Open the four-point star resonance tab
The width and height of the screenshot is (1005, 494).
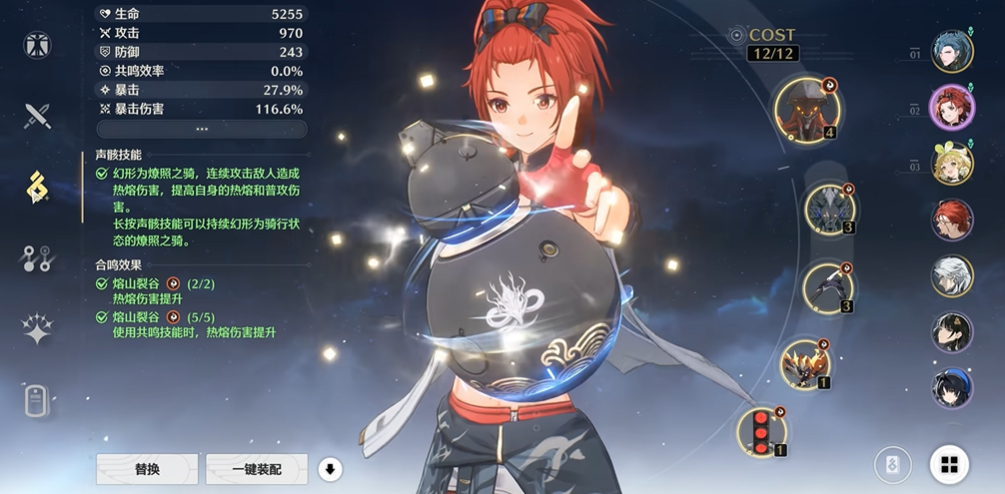pos(38,329)
